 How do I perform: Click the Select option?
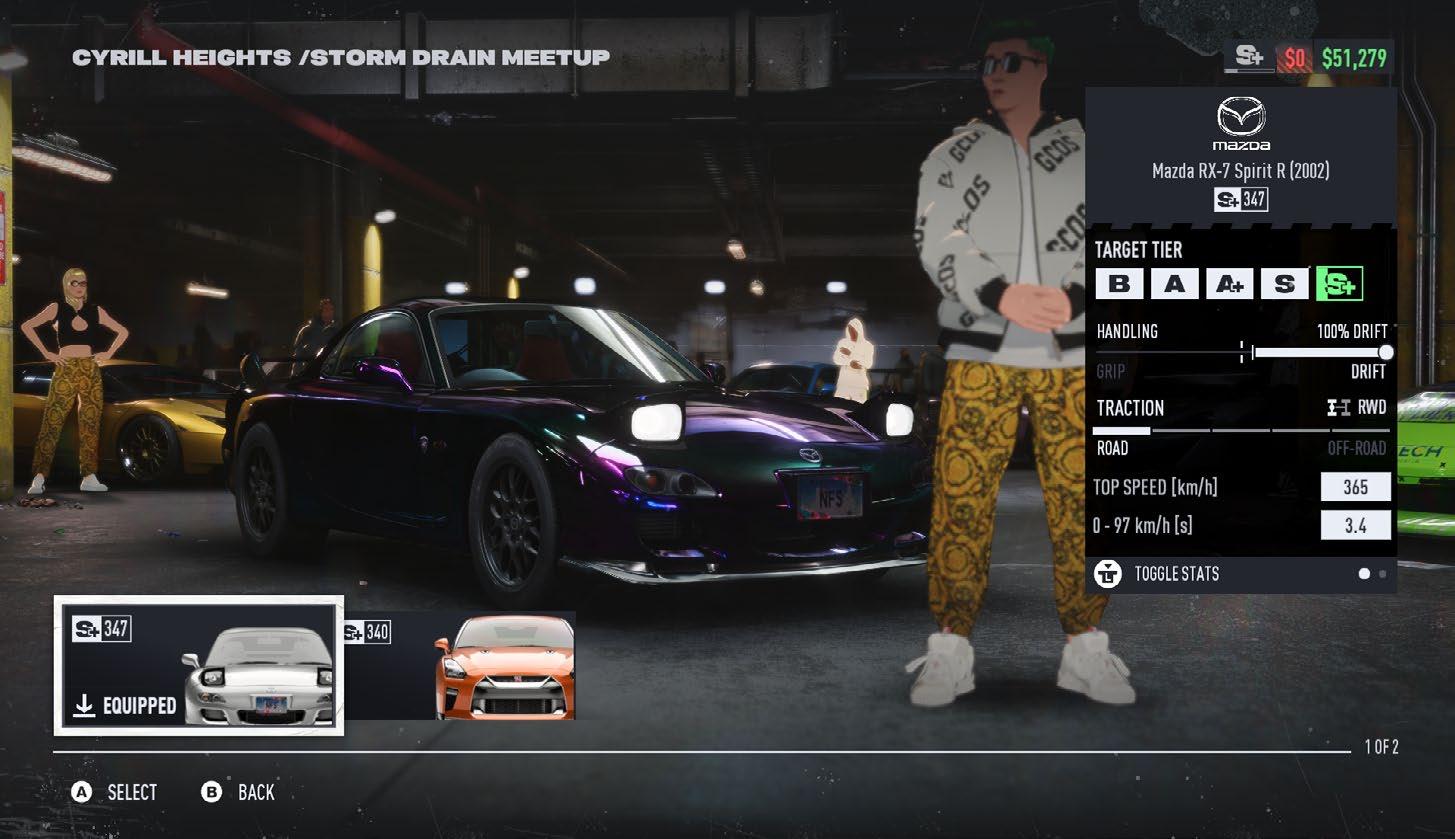click(115, 792)
